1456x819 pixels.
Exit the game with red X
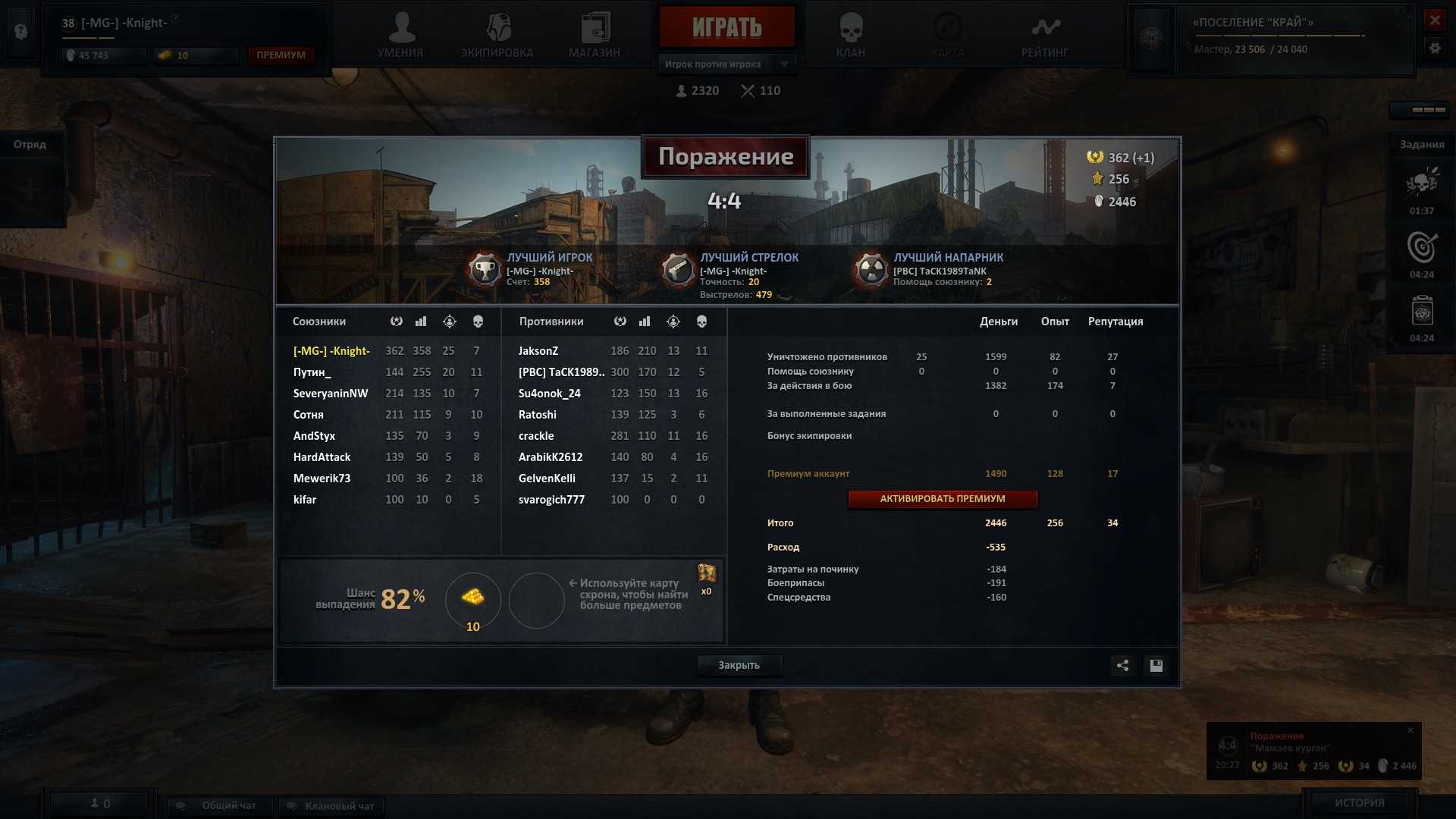click(x=1434, y=20)
